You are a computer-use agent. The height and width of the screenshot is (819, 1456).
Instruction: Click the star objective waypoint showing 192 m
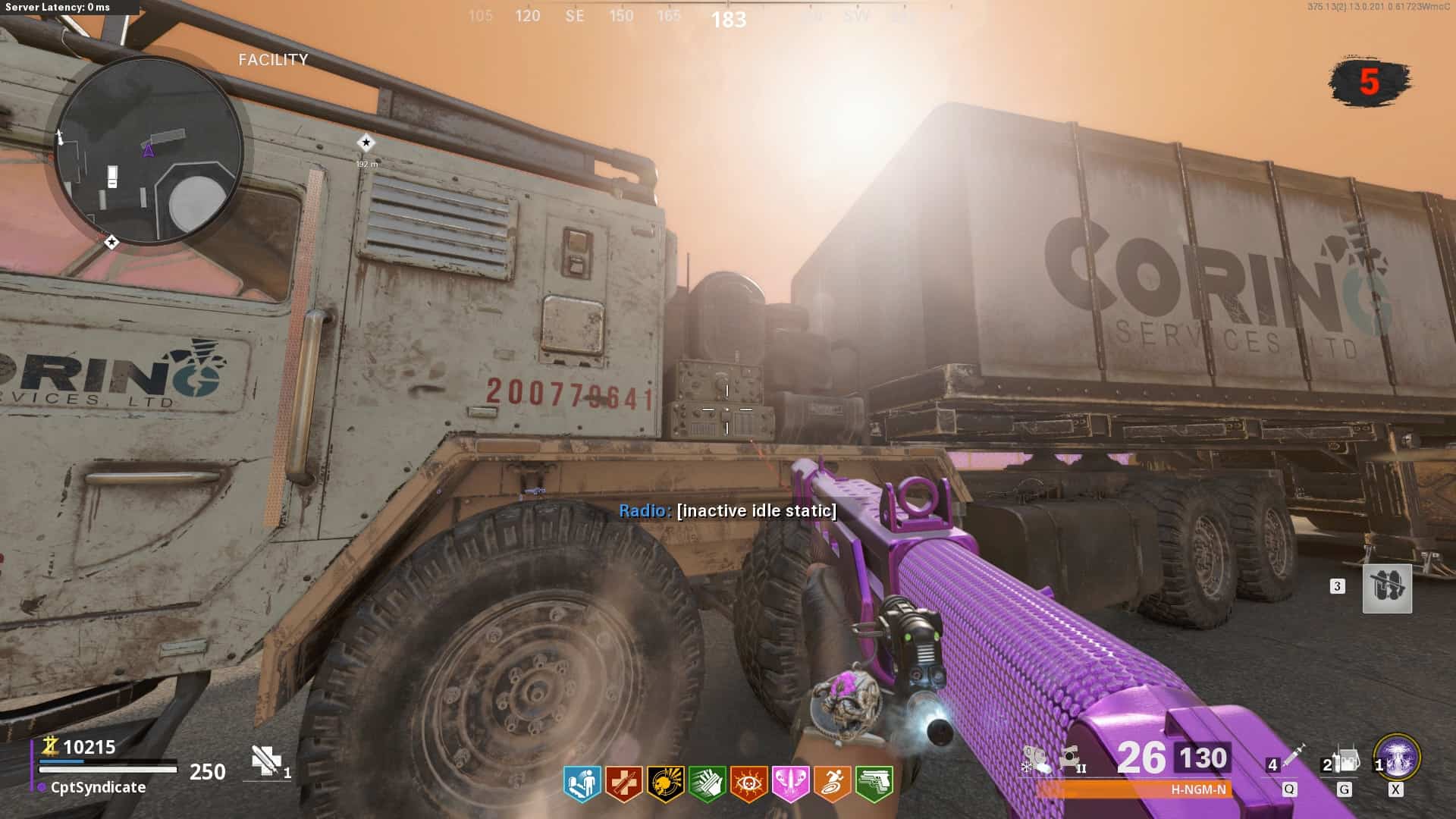366,143
